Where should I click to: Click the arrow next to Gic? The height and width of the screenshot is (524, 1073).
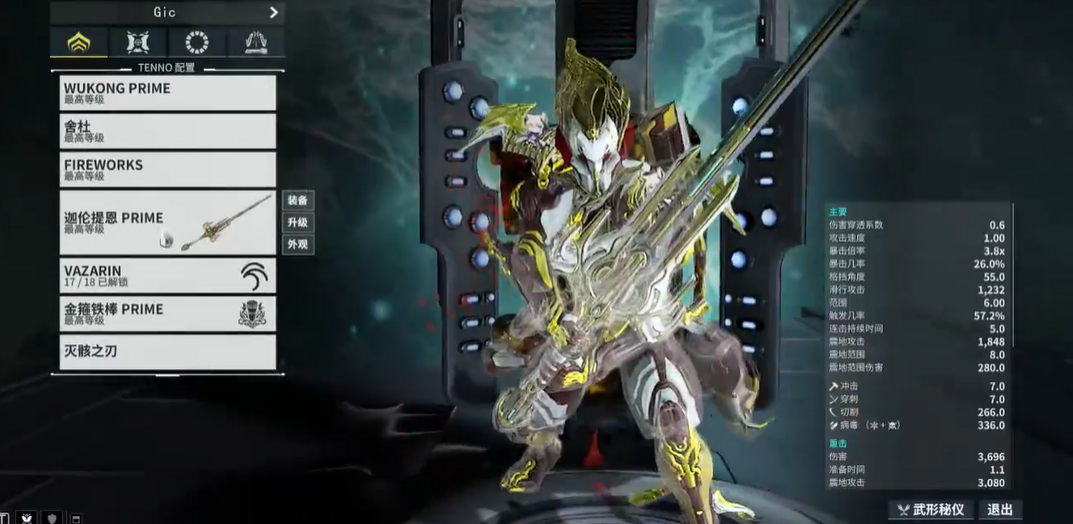pos(273,13)
